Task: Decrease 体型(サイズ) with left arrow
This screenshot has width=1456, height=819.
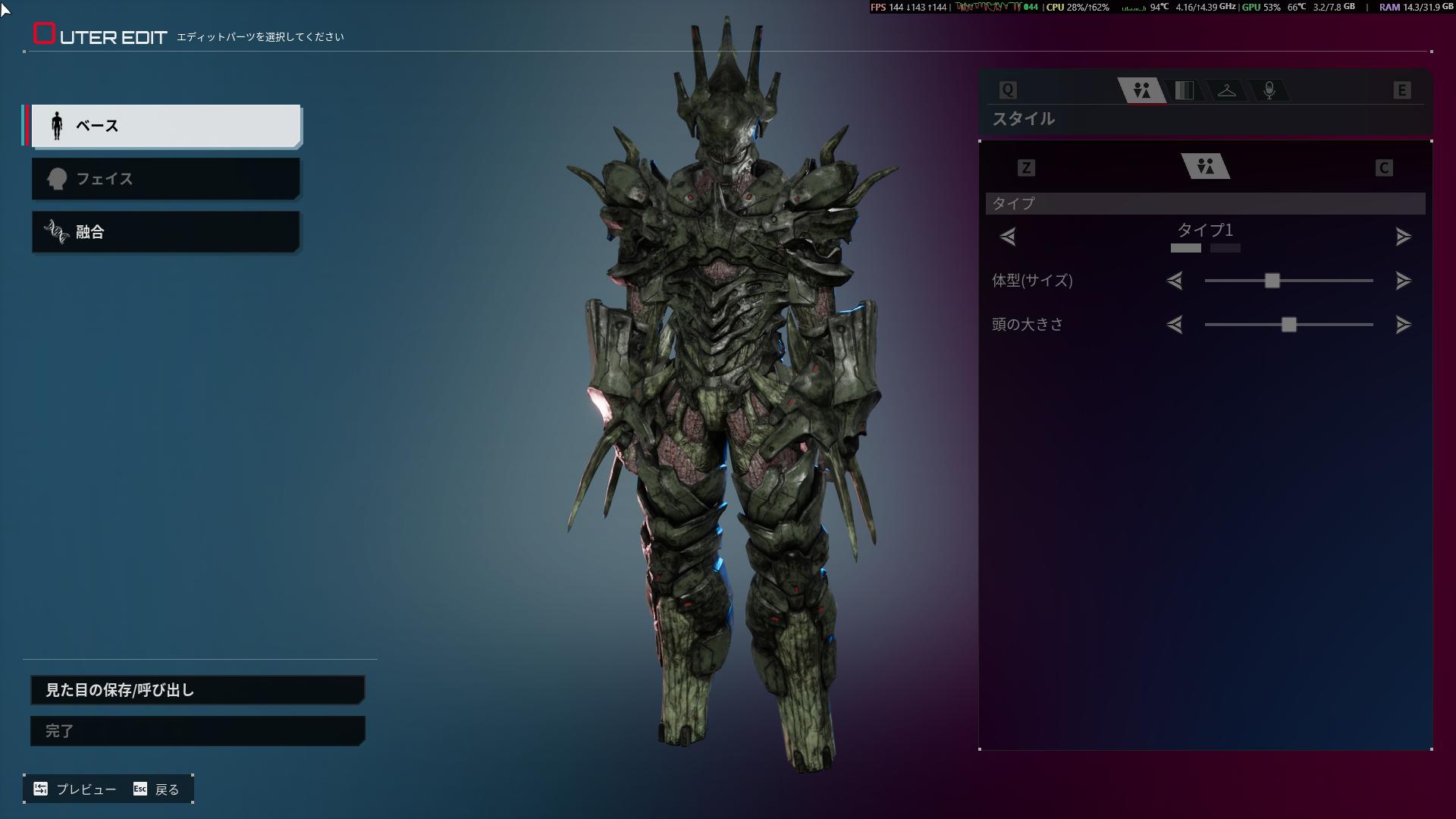Action: (1175, 281)
